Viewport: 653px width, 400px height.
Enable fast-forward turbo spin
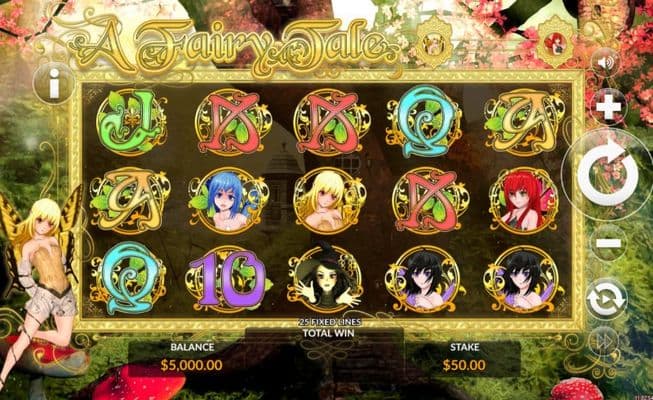[x=606, y=340]
